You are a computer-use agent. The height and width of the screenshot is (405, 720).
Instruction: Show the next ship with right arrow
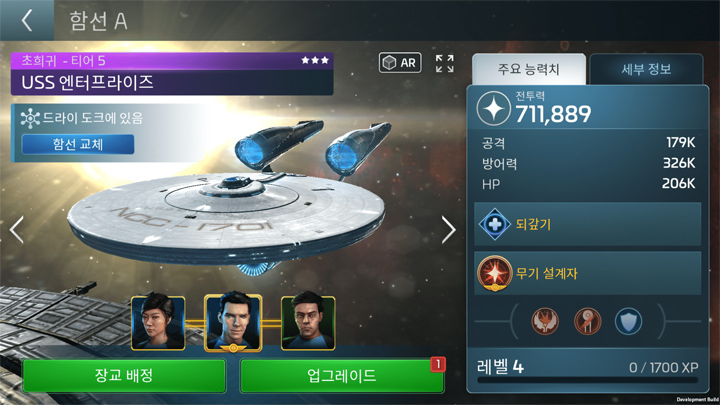pyautogui.click(x=448, y=229)
